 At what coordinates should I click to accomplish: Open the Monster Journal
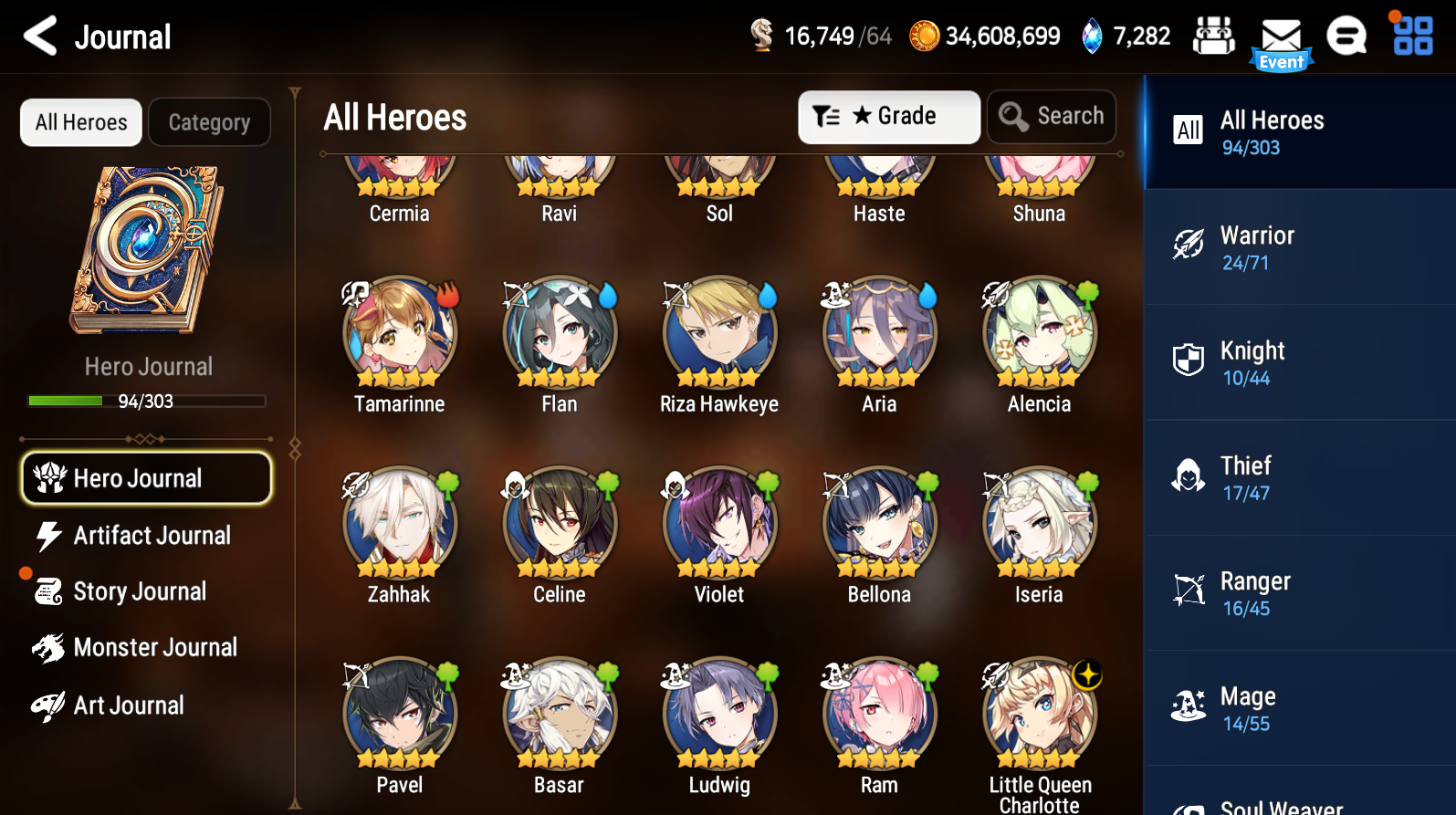pyautogui.click(x=155, y=647)
